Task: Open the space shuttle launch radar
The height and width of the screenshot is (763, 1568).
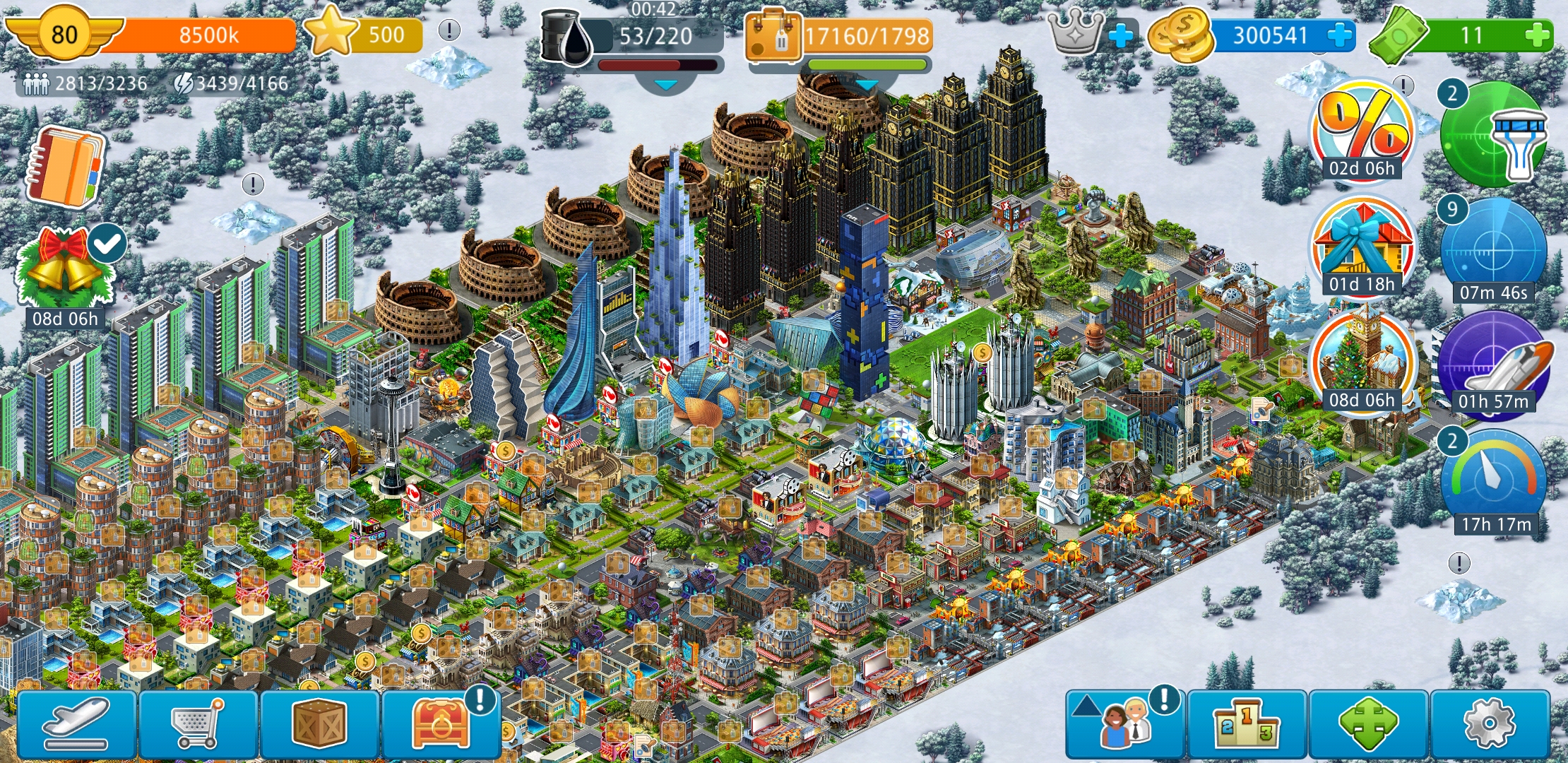Action: click(x=1493, y=364)
